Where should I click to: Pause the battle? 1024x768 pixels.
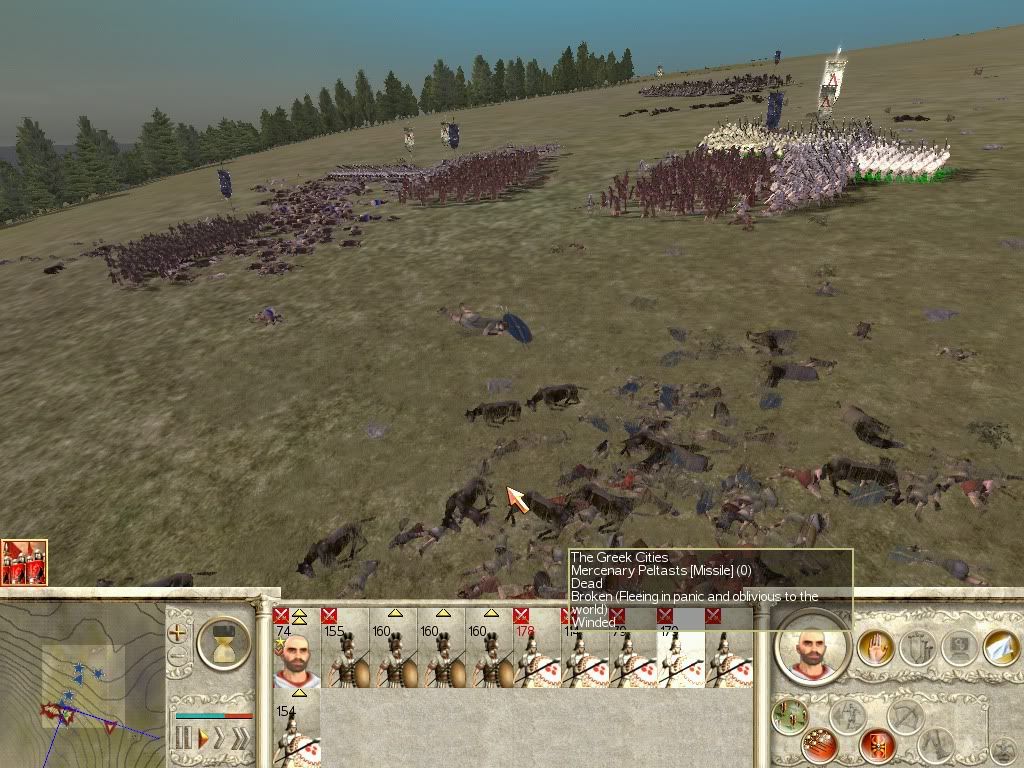click(183, 739)
